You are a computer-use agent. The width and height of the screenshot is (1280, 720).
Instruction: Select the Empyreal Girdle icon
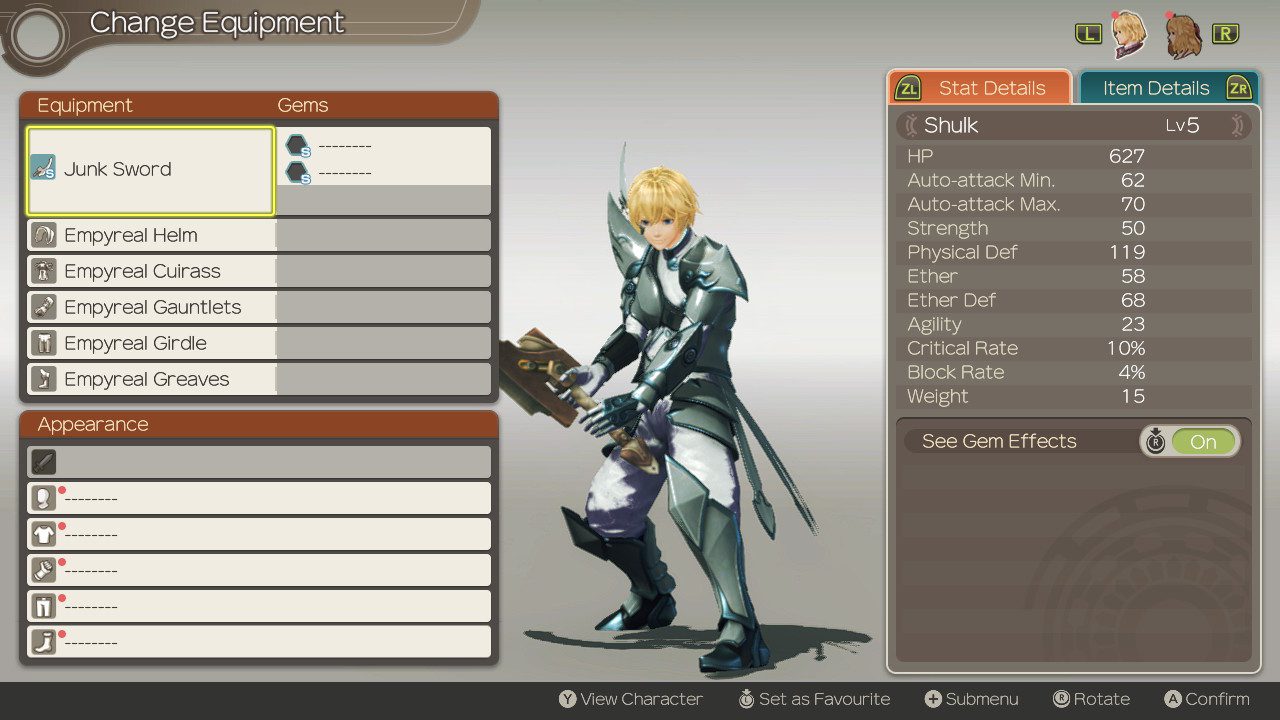(41, 343)
